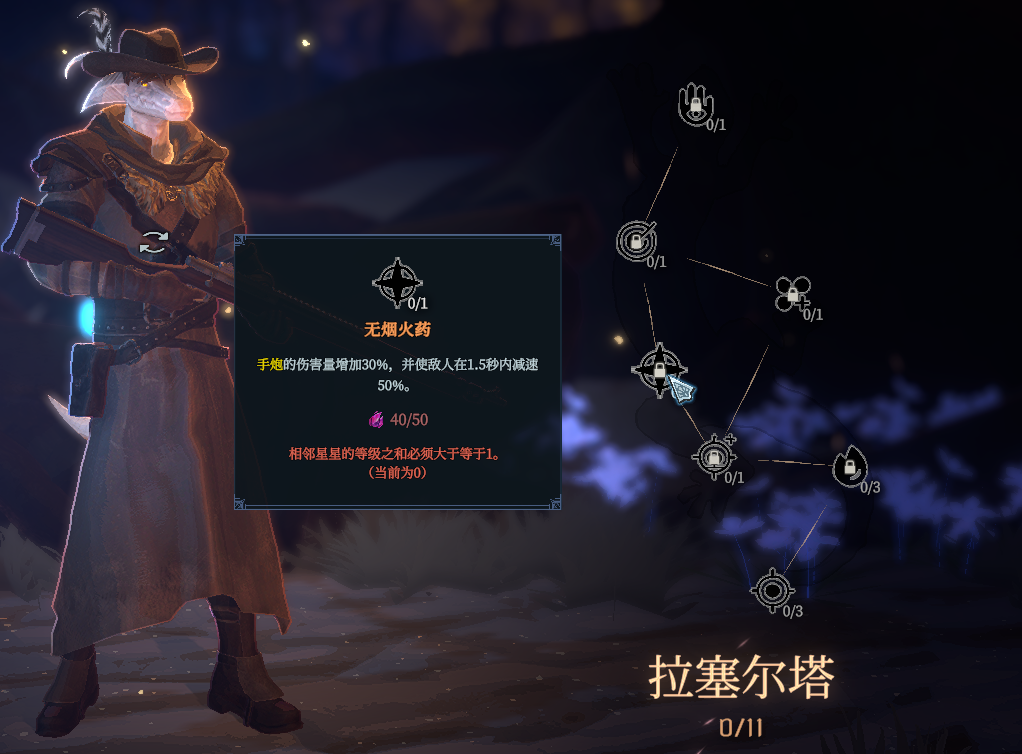The width and height of the screenshot is (1022, 754).
Task: Unlock the 无烟火药 compass-star node
Action: pos(659,369)
